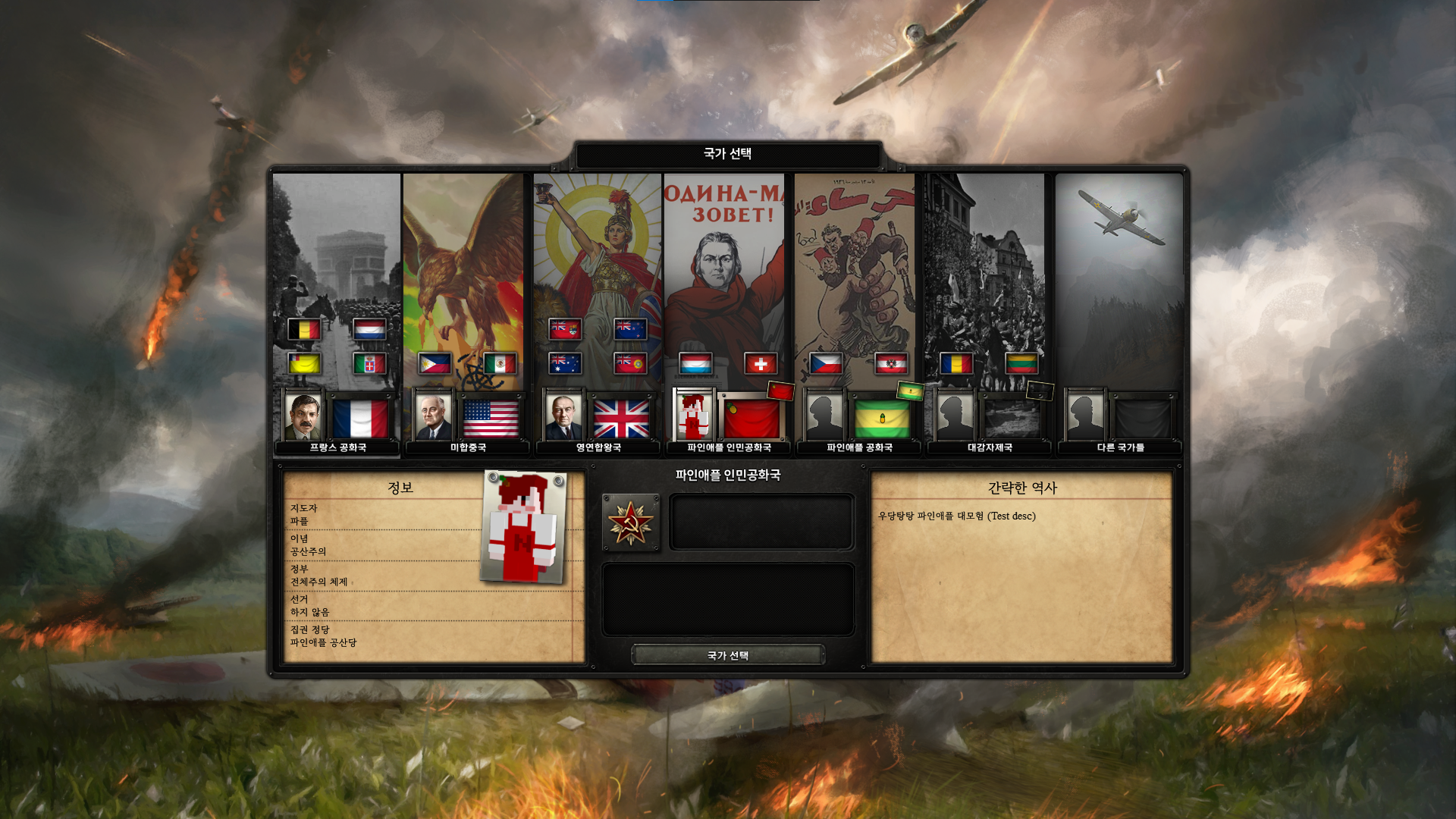Choose the Philippines flag
1456x819 pixels.
point(435,364)
